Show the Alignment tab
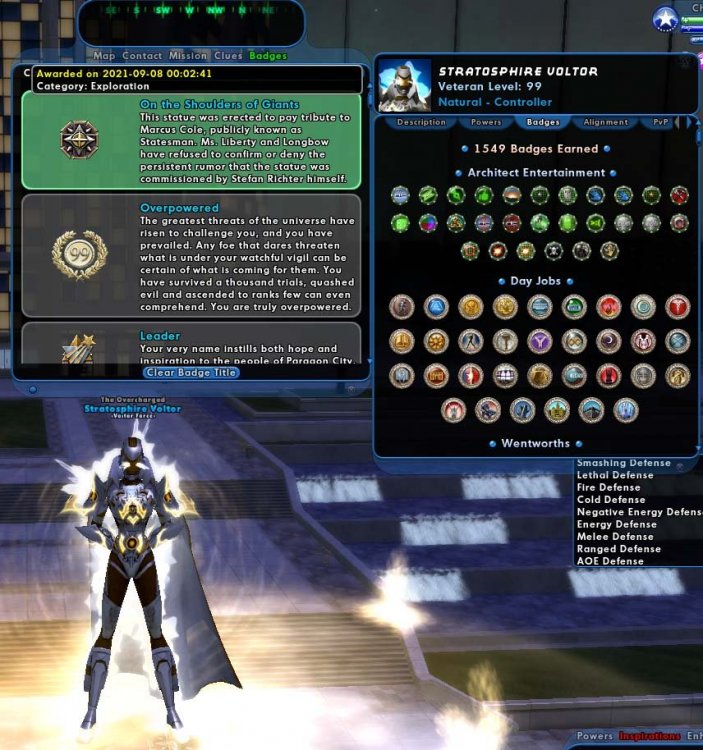Image resolution: width=703 pixels, height=750 pixels. (605, 122)
